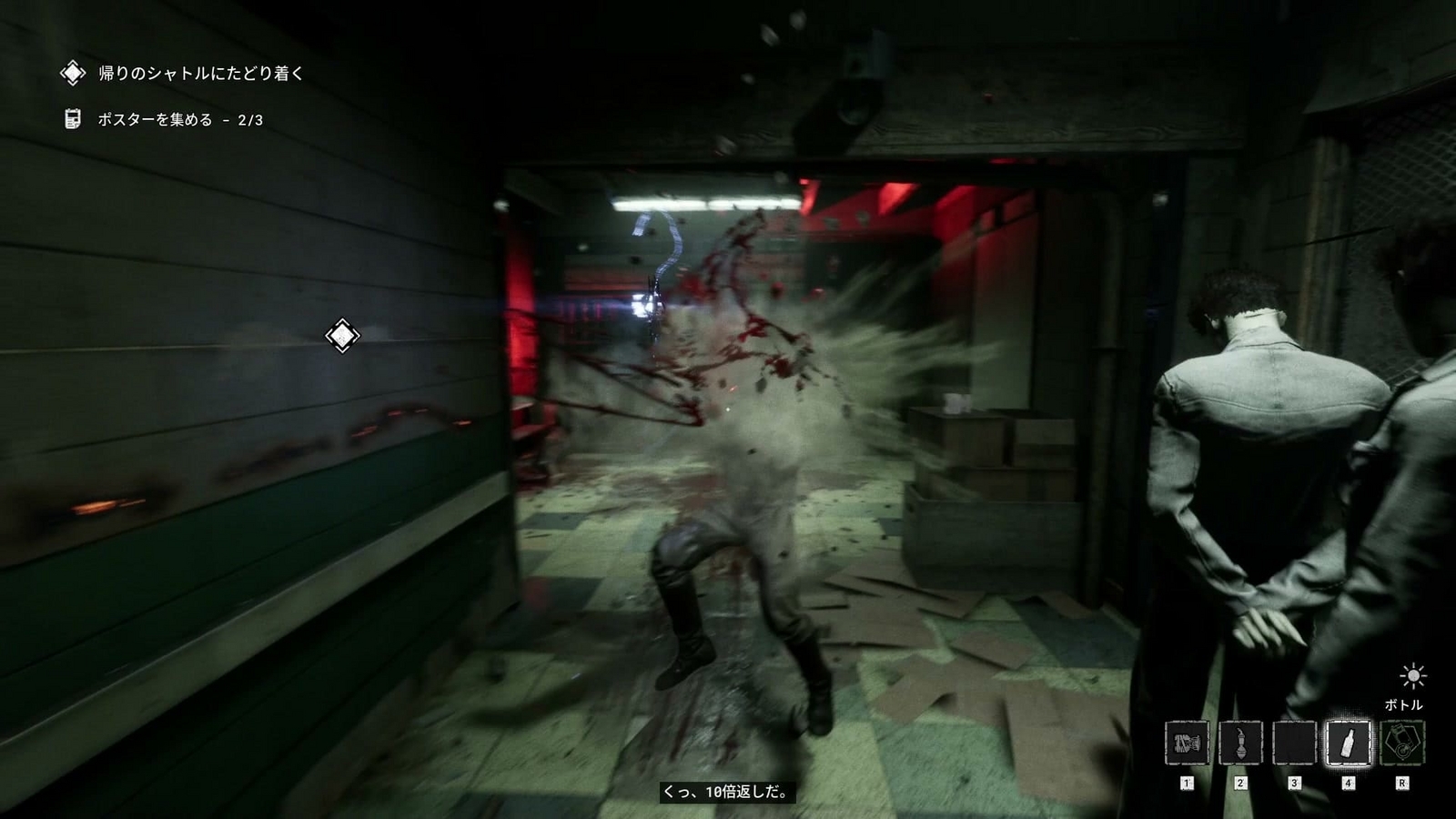
Task: Select the flask item in slot 2
Action: [1241, 743]
